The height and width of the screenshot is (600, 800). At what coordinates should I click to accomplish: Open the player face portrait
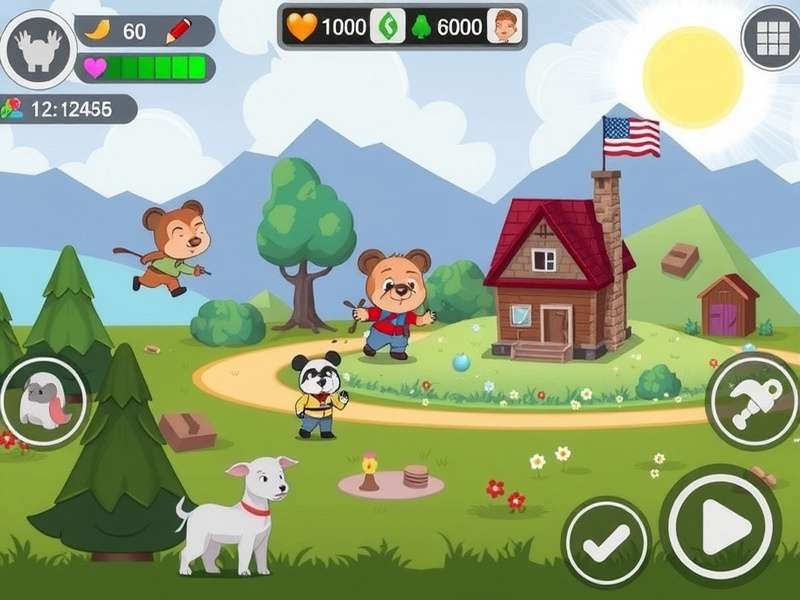pos(505,27)
